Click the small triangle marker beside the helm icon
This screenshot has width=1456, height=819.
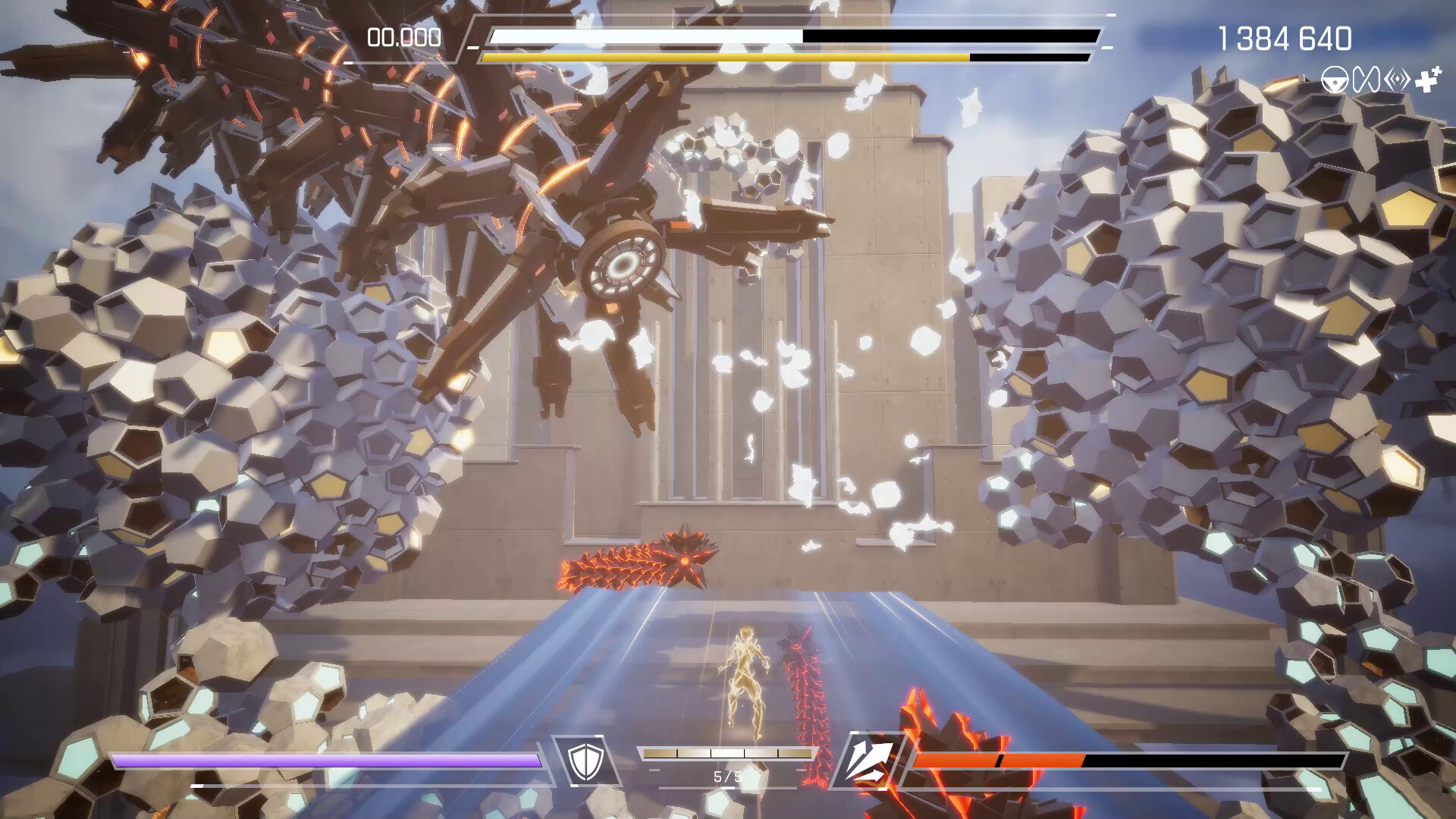pos(1308,80)
